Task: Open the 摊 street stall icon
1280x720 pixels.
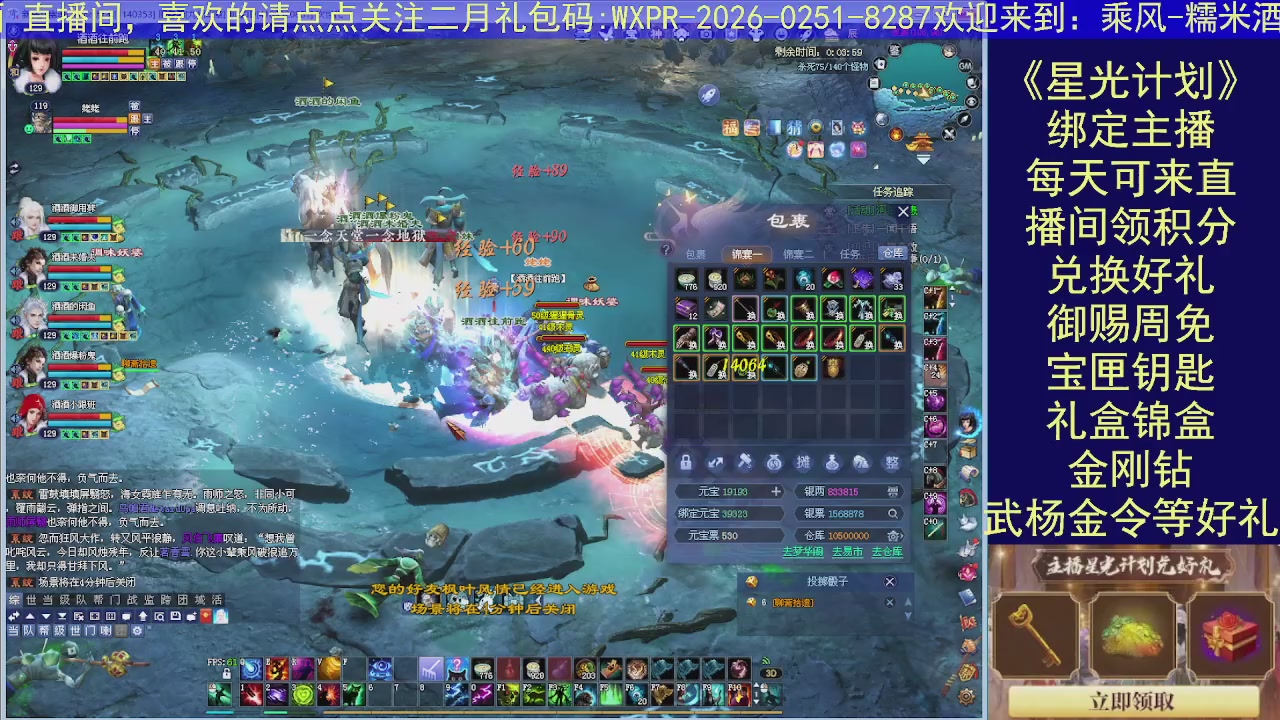Action: (x=803, y=462)
